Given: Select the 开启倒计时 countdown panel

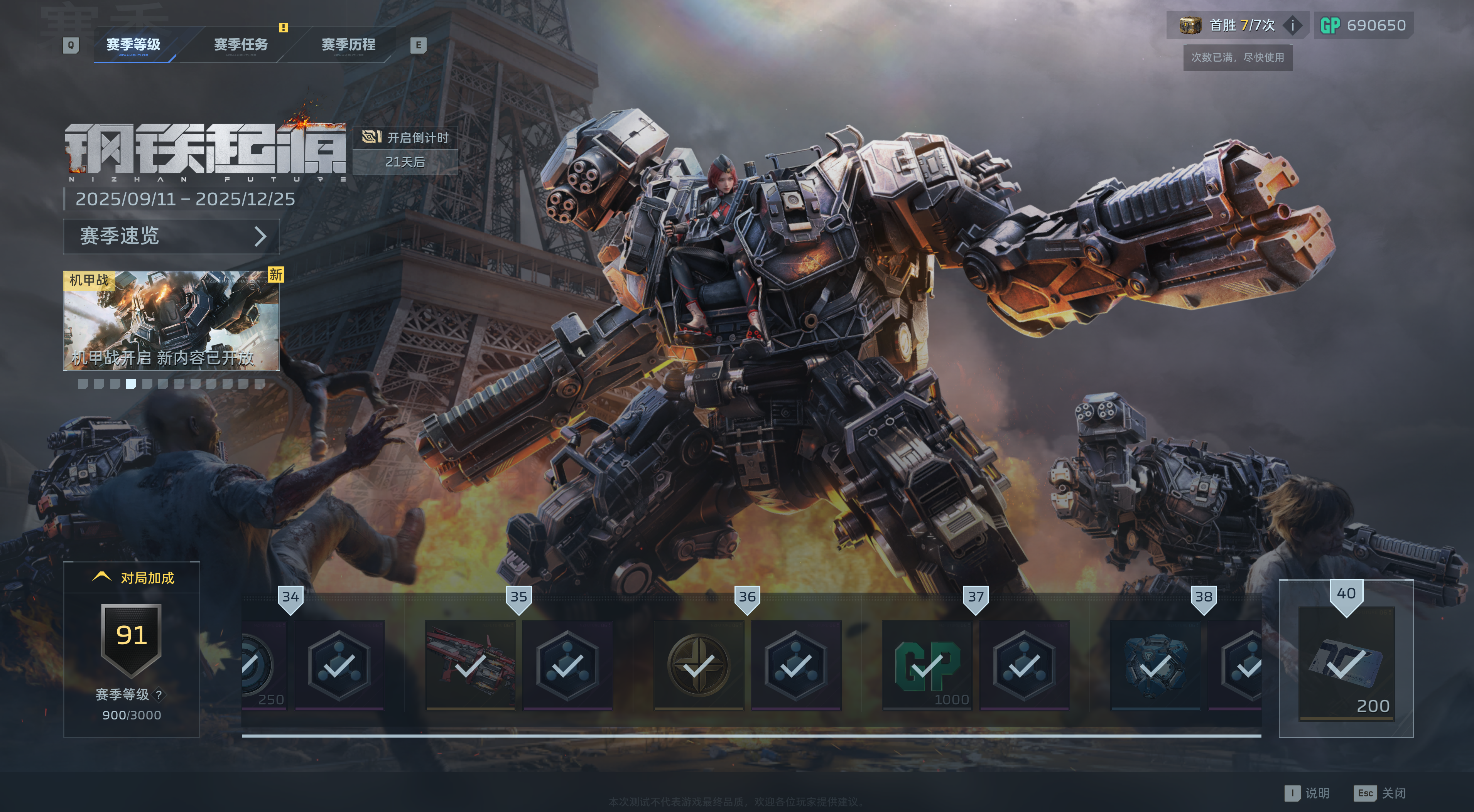Looking at the screenshot, I should (x=405, y=150).
